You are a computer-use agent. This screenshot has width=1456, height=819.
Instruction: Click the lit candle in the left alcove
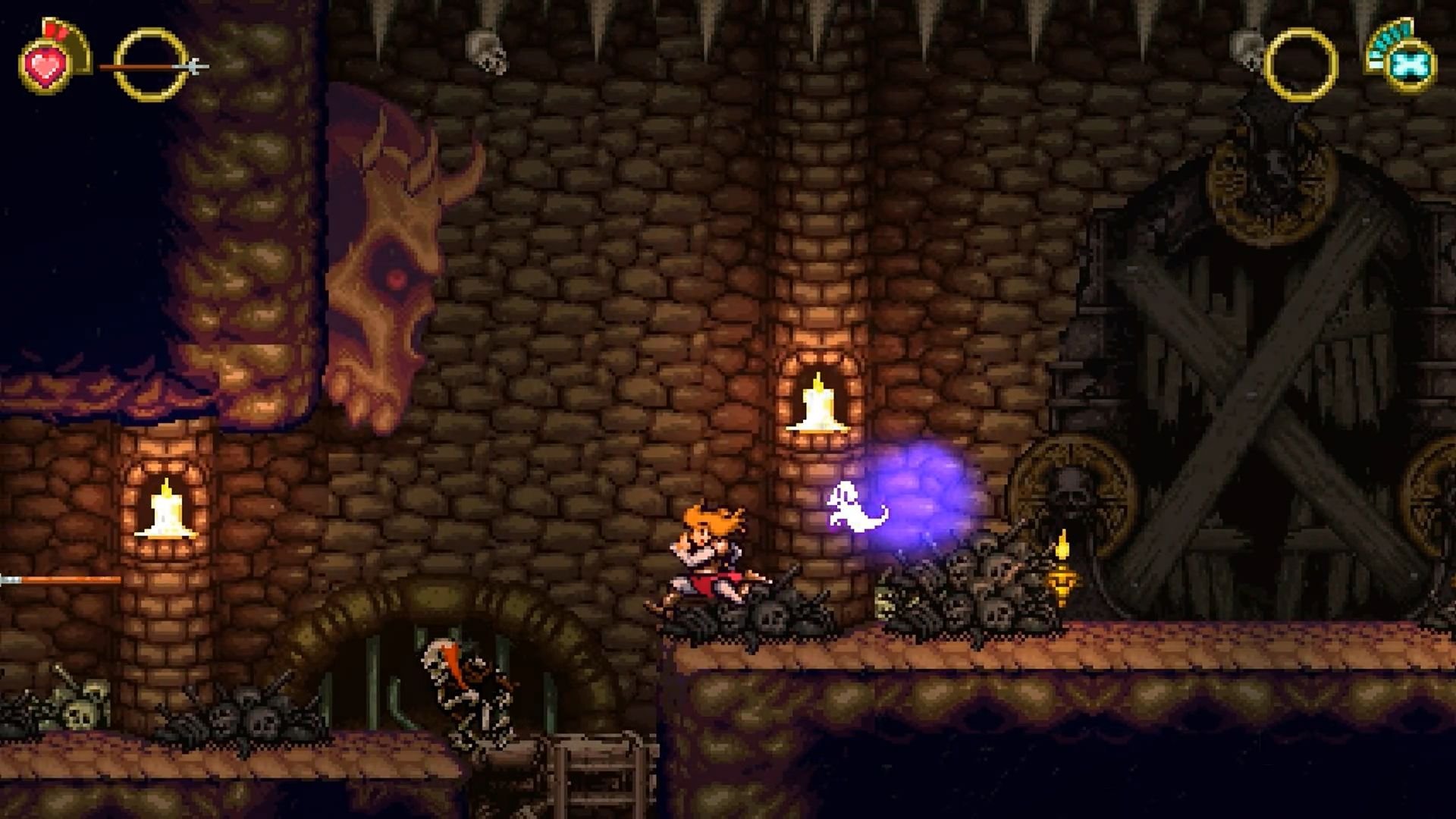click(168, 512)
